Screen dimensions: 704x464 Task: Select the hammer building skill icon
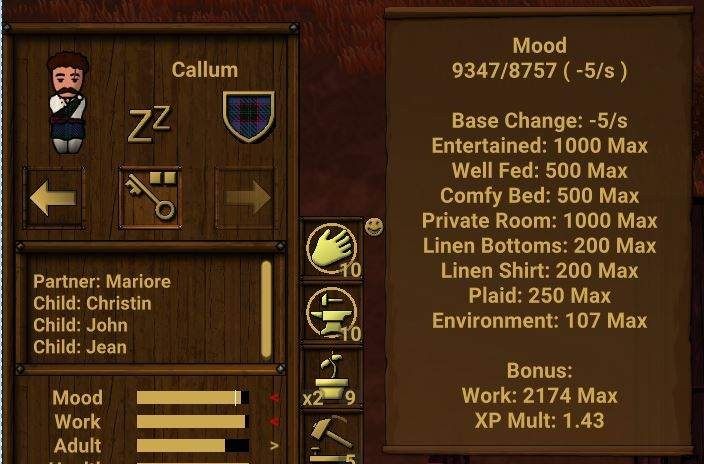click(x=331, y=436)
